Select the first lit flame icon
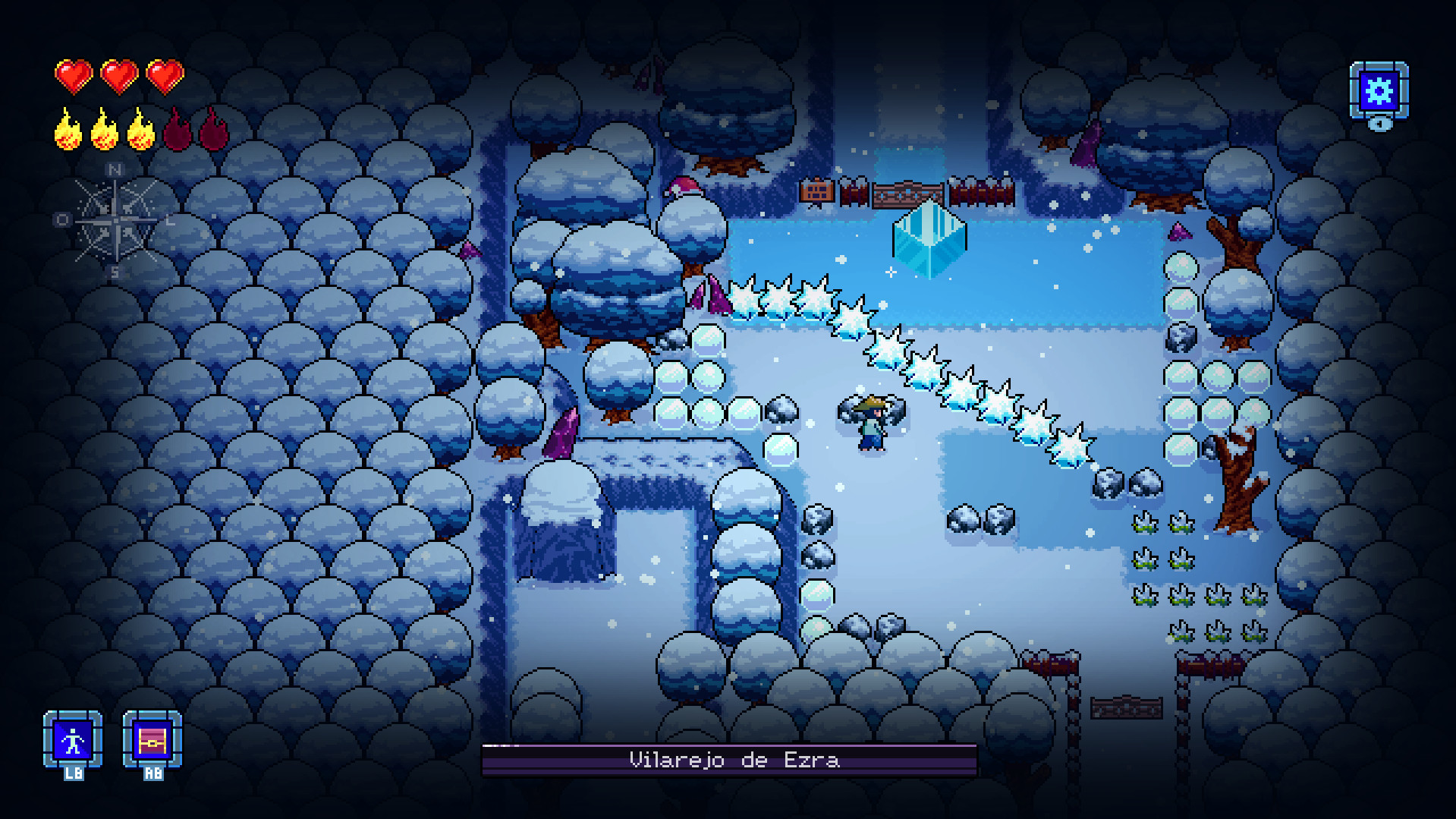Viewport: 1456px width, 819px height. pos(67,131)
